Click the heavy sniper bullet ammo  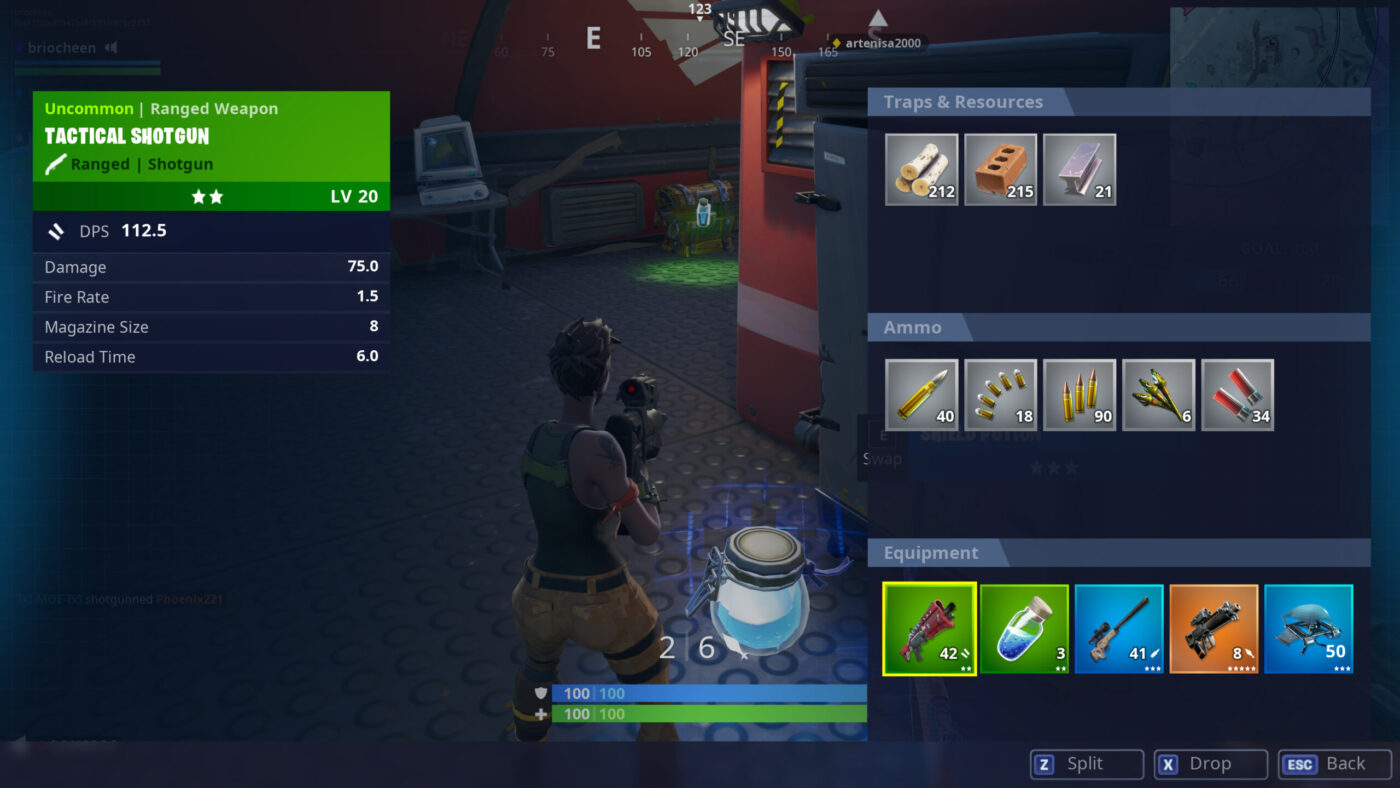click(x=921, y=394)
